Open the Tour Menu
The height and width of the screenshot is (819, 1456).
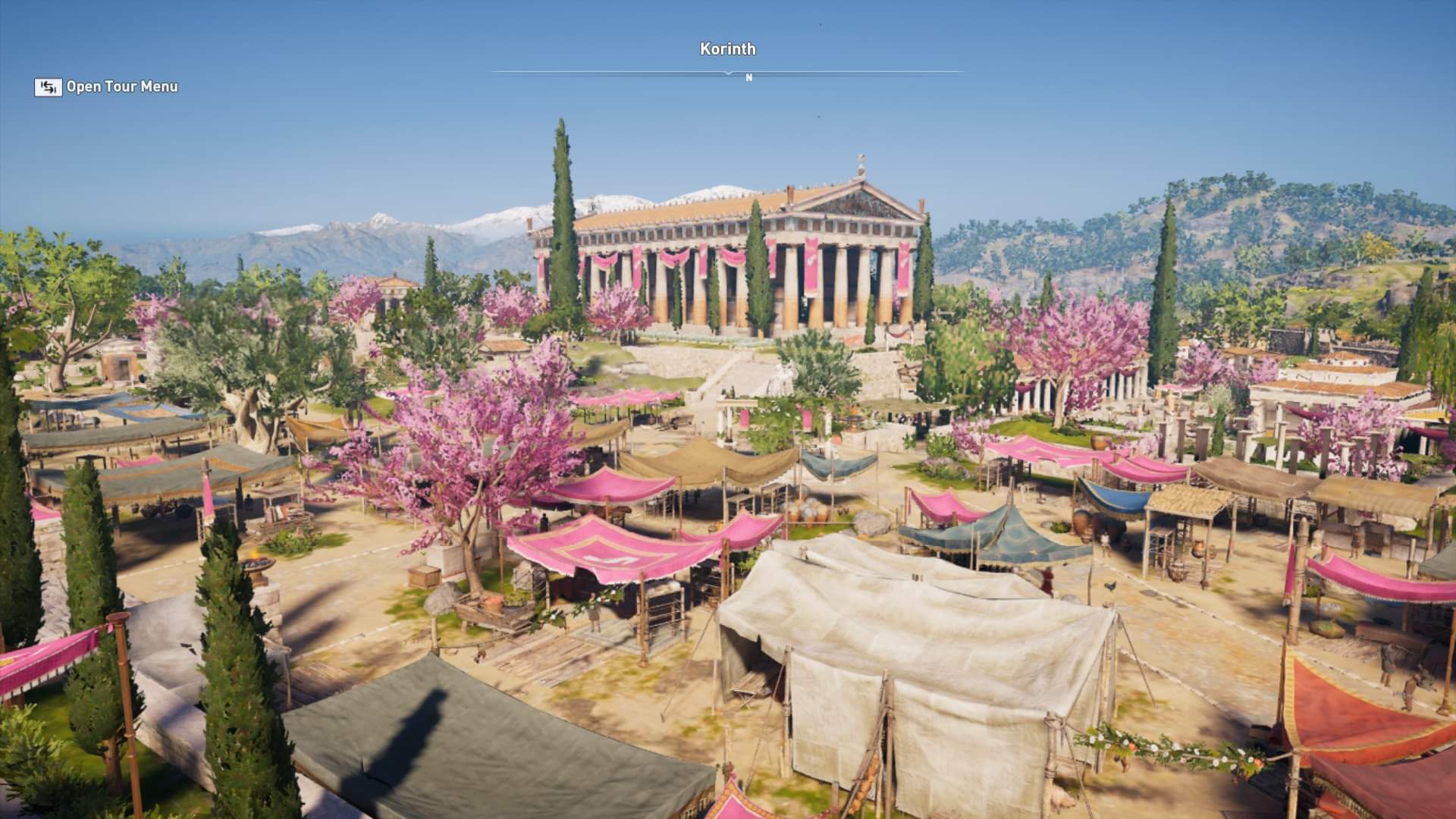[106, 87]
